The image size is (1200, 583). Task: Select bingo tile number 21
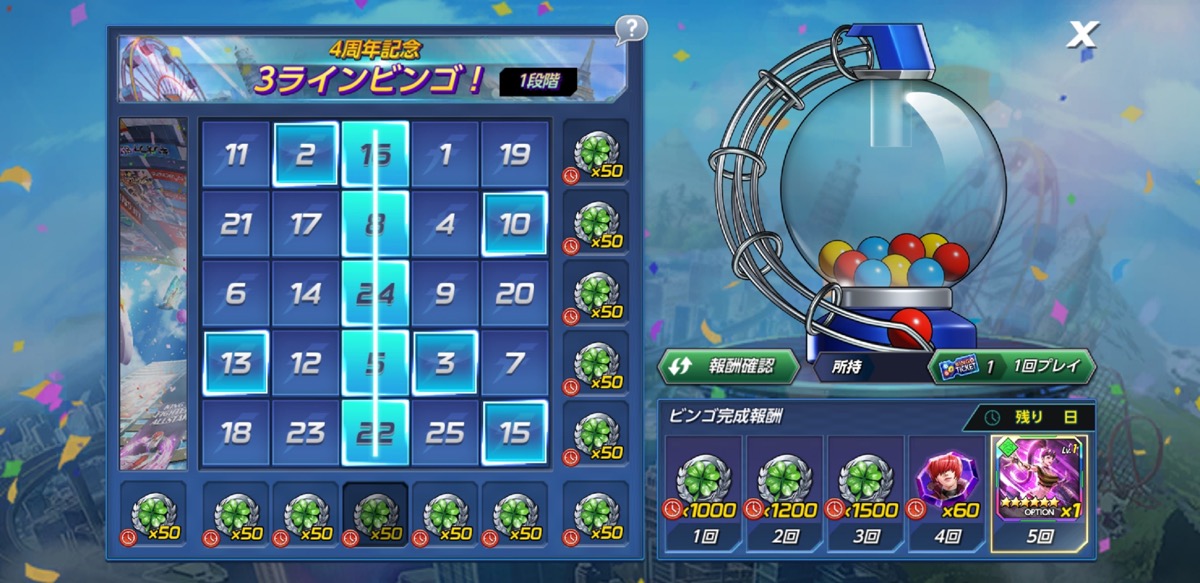[236, 224]
